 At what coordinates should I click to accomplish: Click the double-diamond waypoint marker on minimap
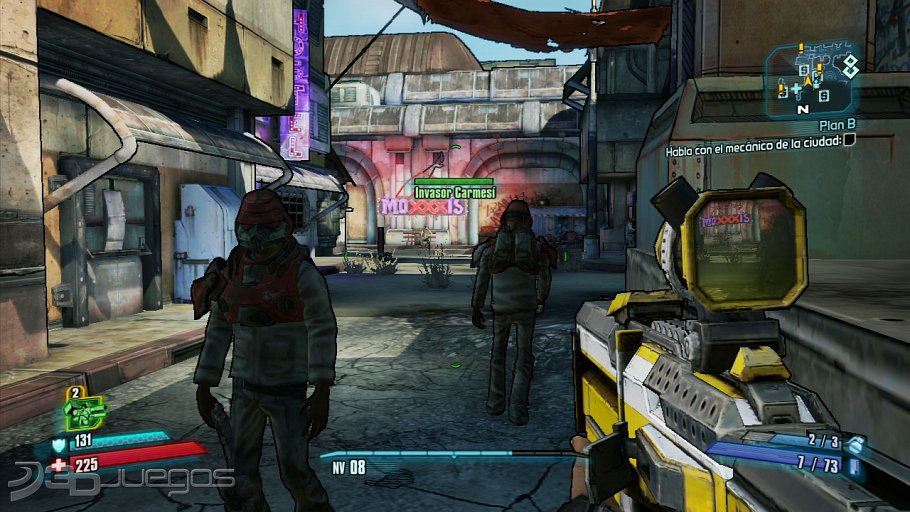point(849,65)
